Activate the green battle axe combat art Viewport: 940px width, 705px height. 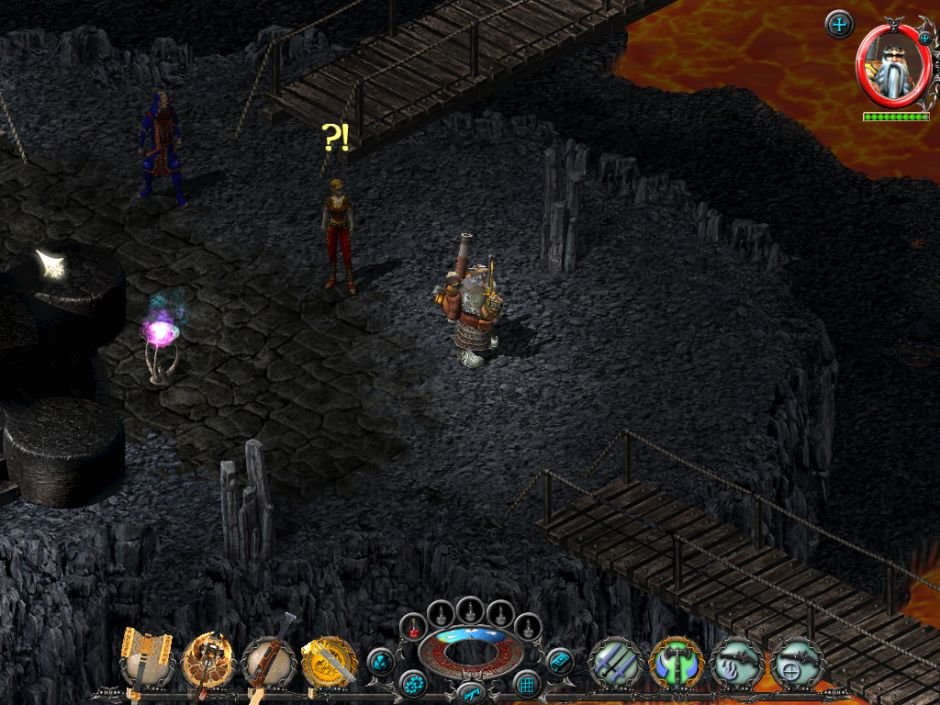click(x=676, y=663)
